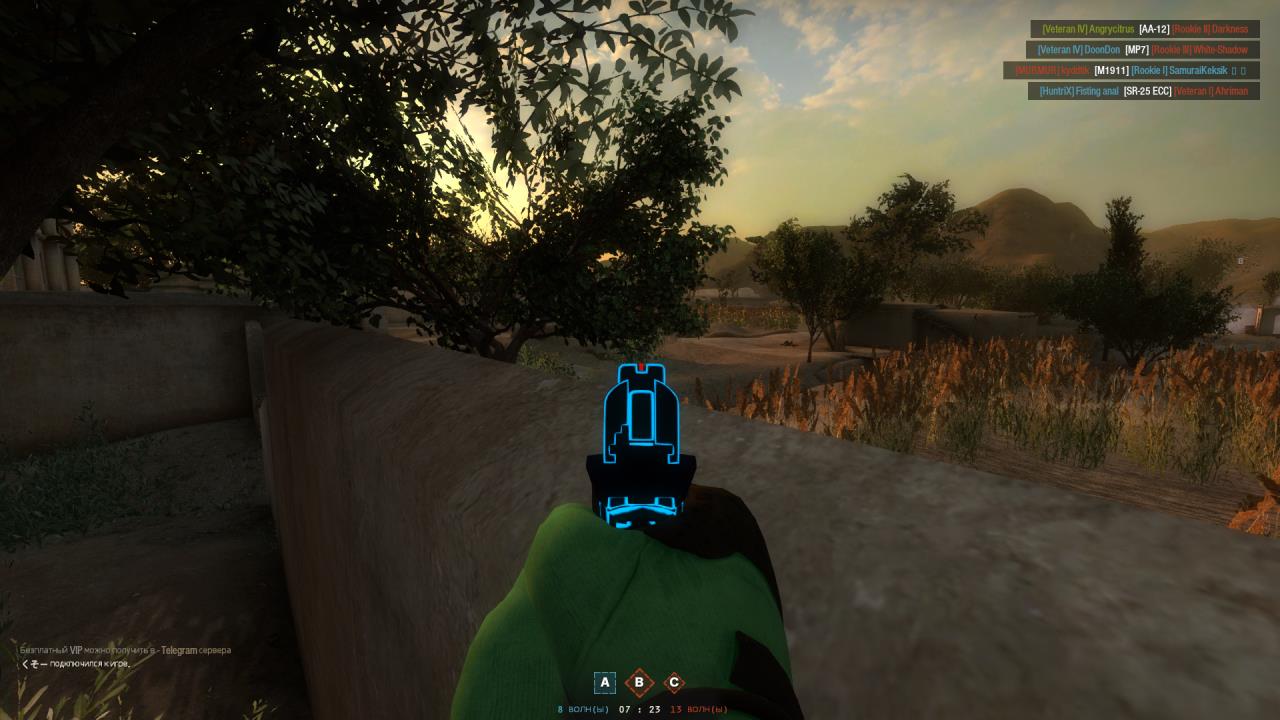This screenshot has height=720, width=1280.
Task: Expand the killfeed entry for DoonDon
Action: click(1104, 48)
